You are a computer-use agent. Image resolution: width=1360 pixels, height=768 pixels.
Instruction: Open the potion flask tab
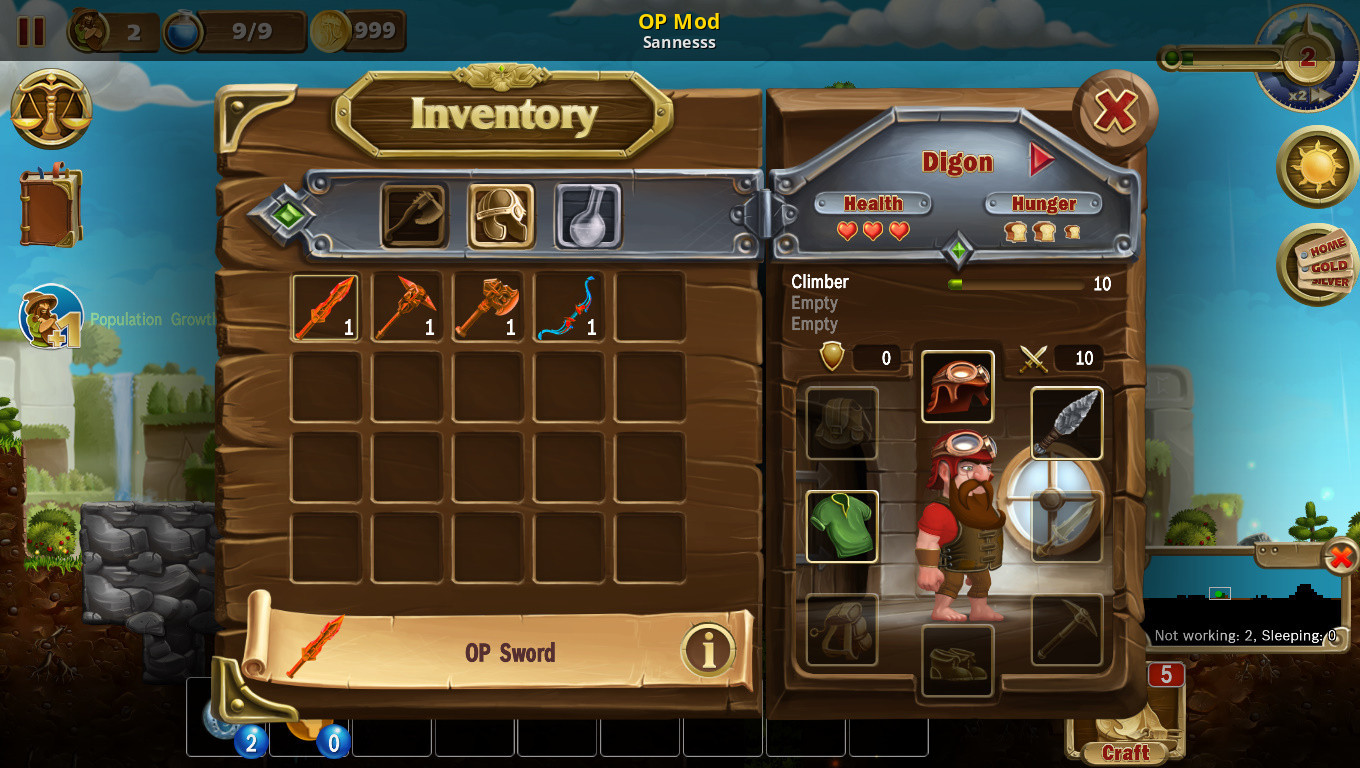pos(588,215)
